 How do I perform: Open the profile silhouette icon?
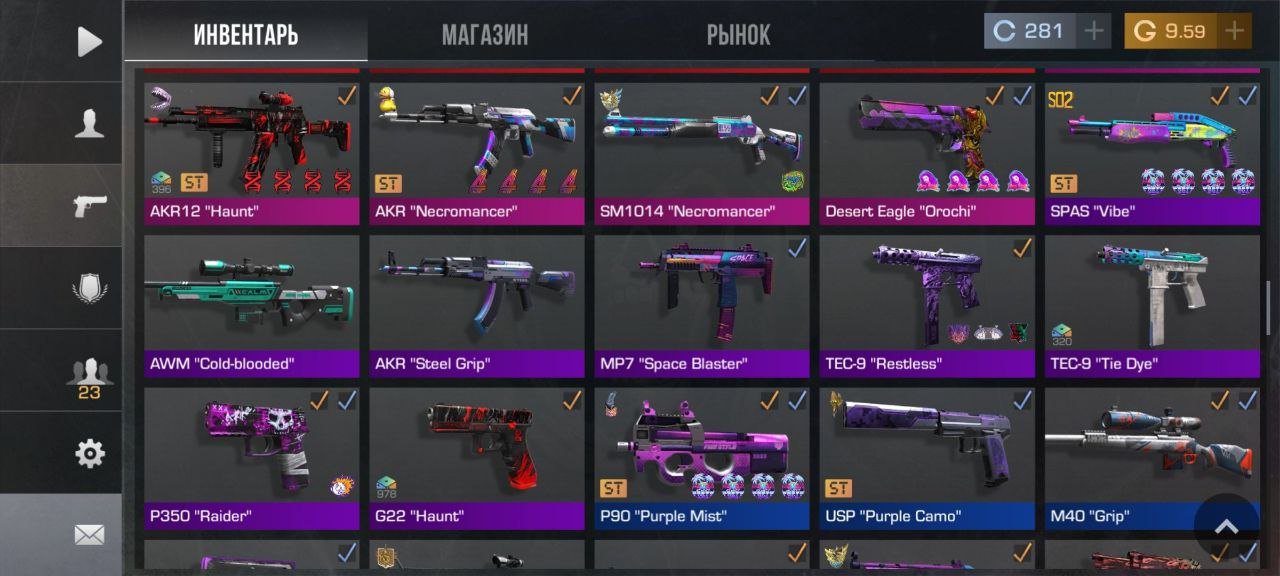[x=89, y=124]
